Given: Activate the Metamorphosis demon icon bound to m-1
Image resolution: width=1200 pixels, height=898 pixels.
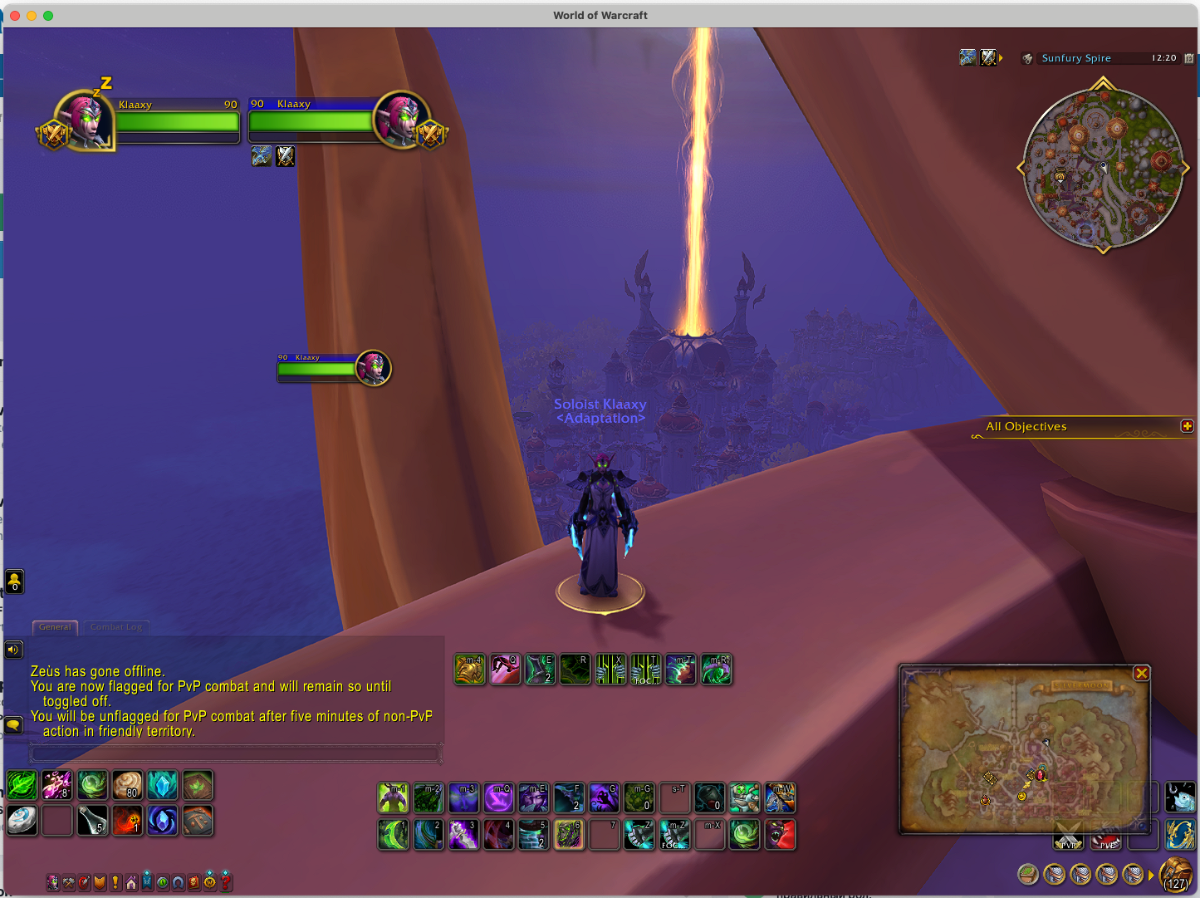Looking at the screenshot, I should 393,798.
